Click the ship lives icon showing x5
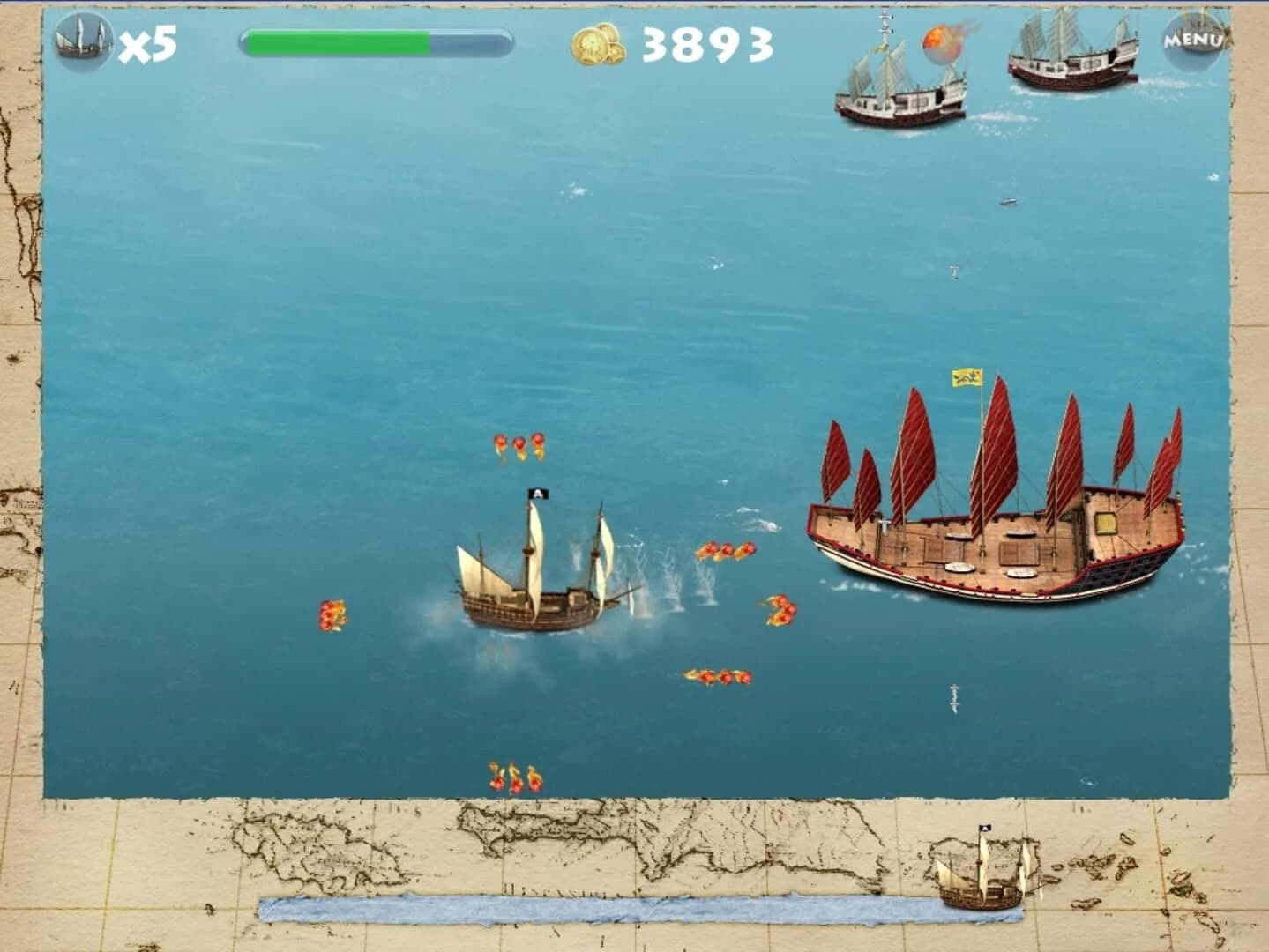This screenshot has width=1269, height=952. tap(81, 40)
